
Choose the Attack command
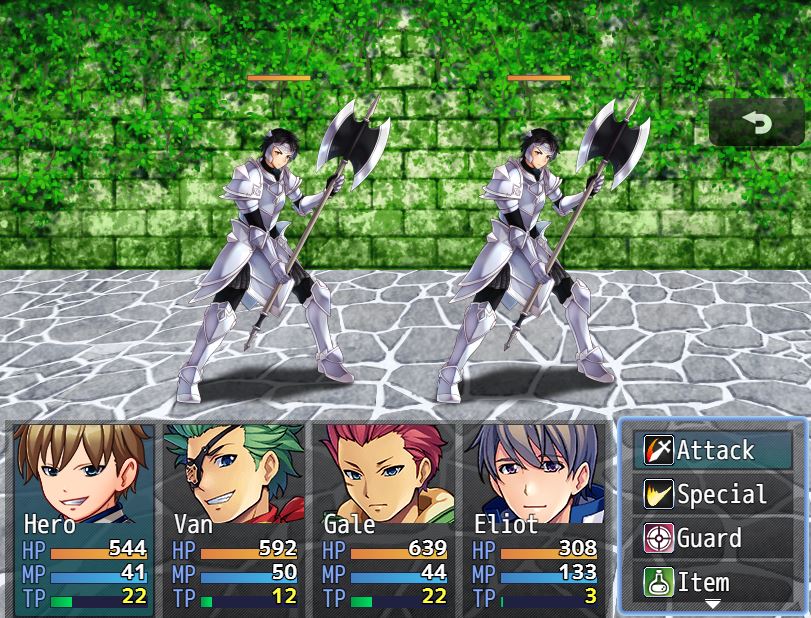point(713,450)
